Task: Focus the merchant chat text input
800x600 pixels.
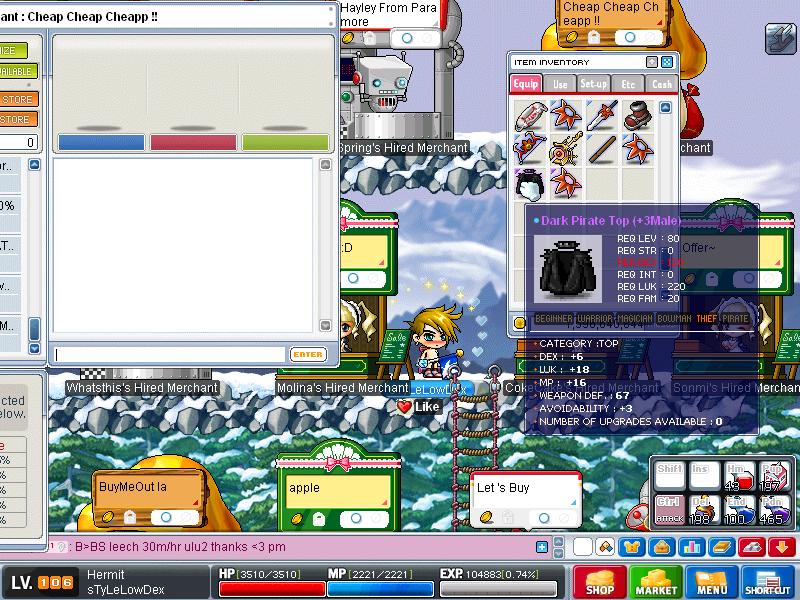Action: point(170,354)
